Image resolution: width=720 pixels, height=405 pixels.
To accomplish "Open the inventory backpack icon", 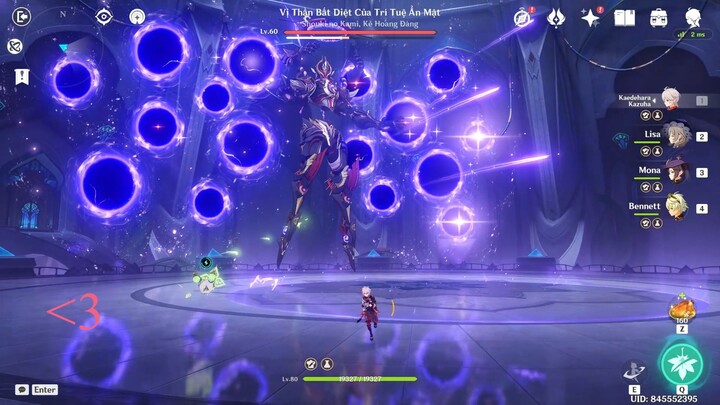I will 659,17.
